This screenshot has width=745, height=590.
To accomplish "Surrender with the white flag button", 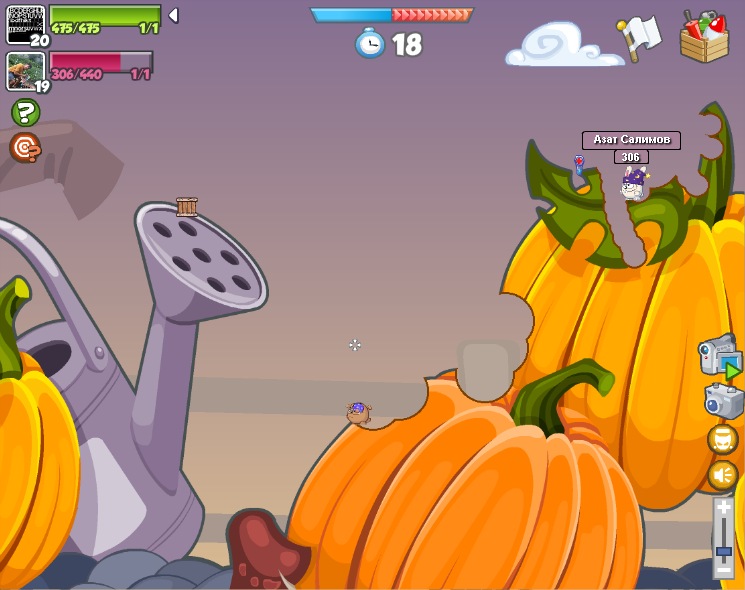I will pyautogui.click(x=640, y=37).
